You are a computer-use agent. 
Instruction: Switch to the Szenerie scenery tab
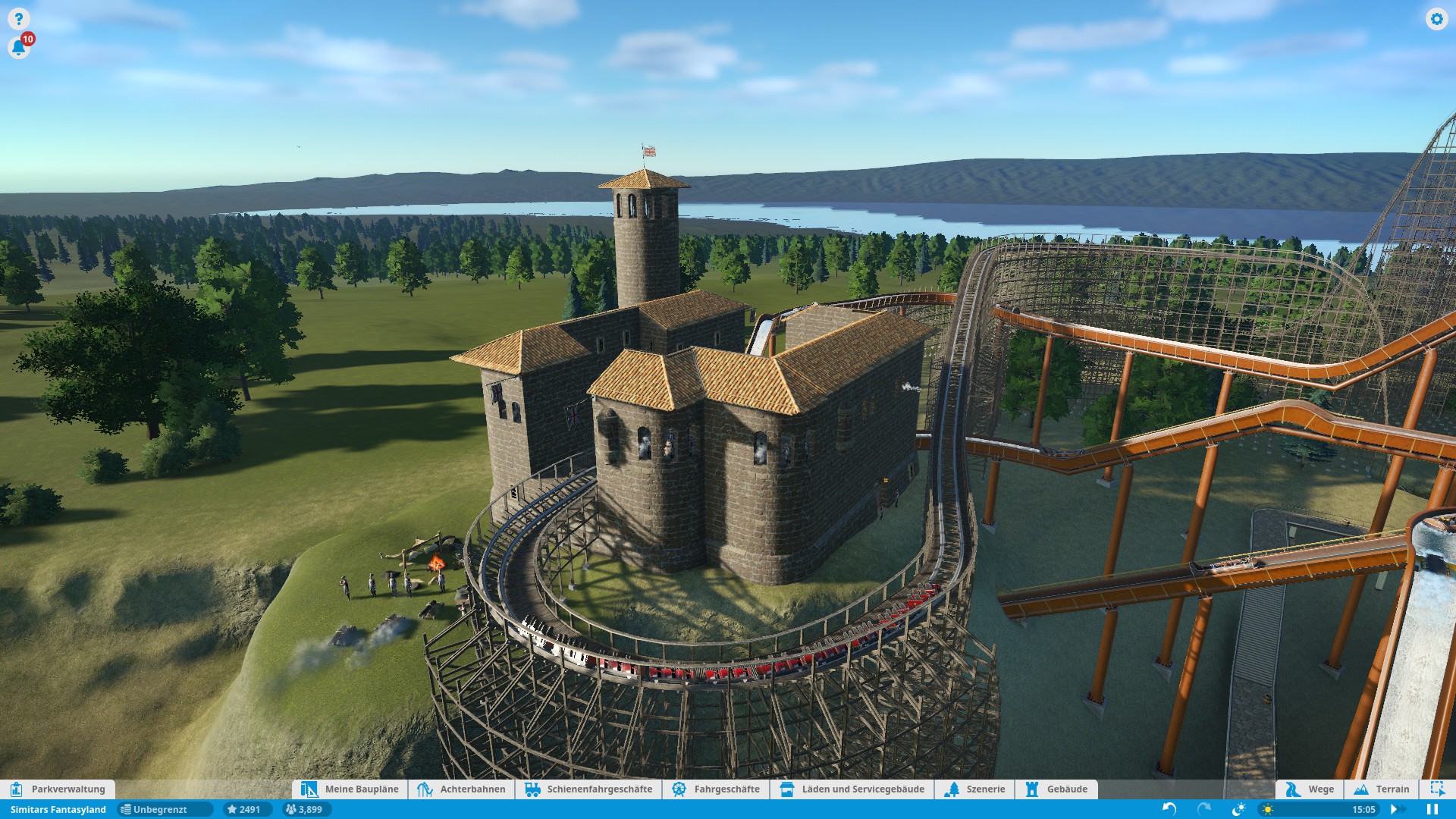[x=975, y=789]
